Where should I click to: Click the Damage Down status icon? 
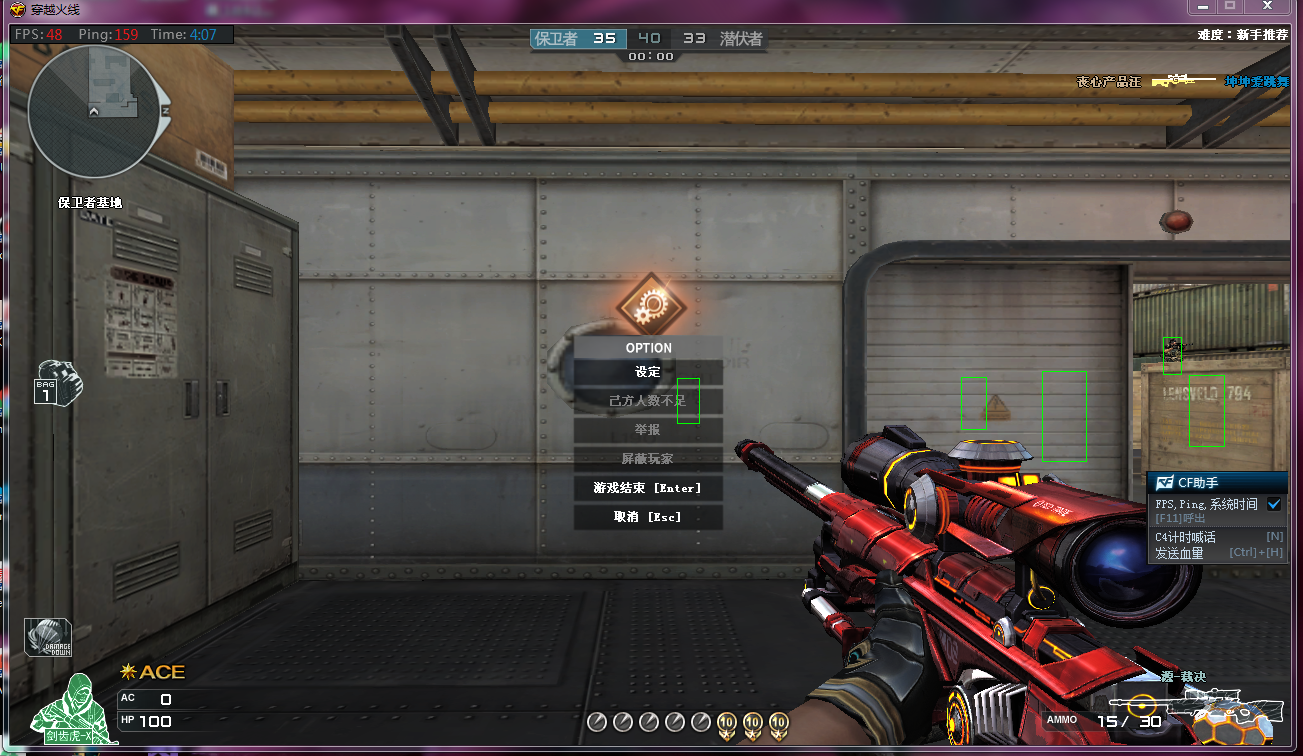[x=48, y=638]
